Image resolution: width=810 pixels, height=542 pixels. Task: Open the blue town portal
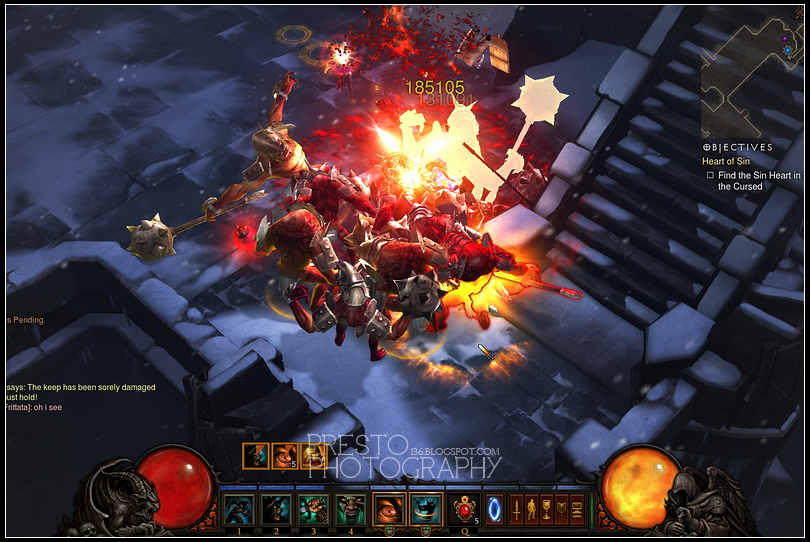(x=494, y=509)
